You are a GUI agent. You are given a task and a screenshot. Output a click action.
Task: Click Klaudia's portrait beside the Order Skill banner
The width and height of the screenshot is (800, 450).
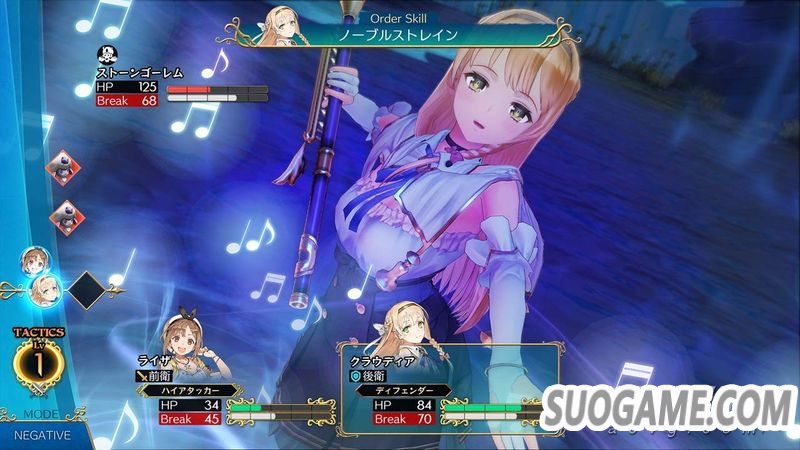click(281, 25)
